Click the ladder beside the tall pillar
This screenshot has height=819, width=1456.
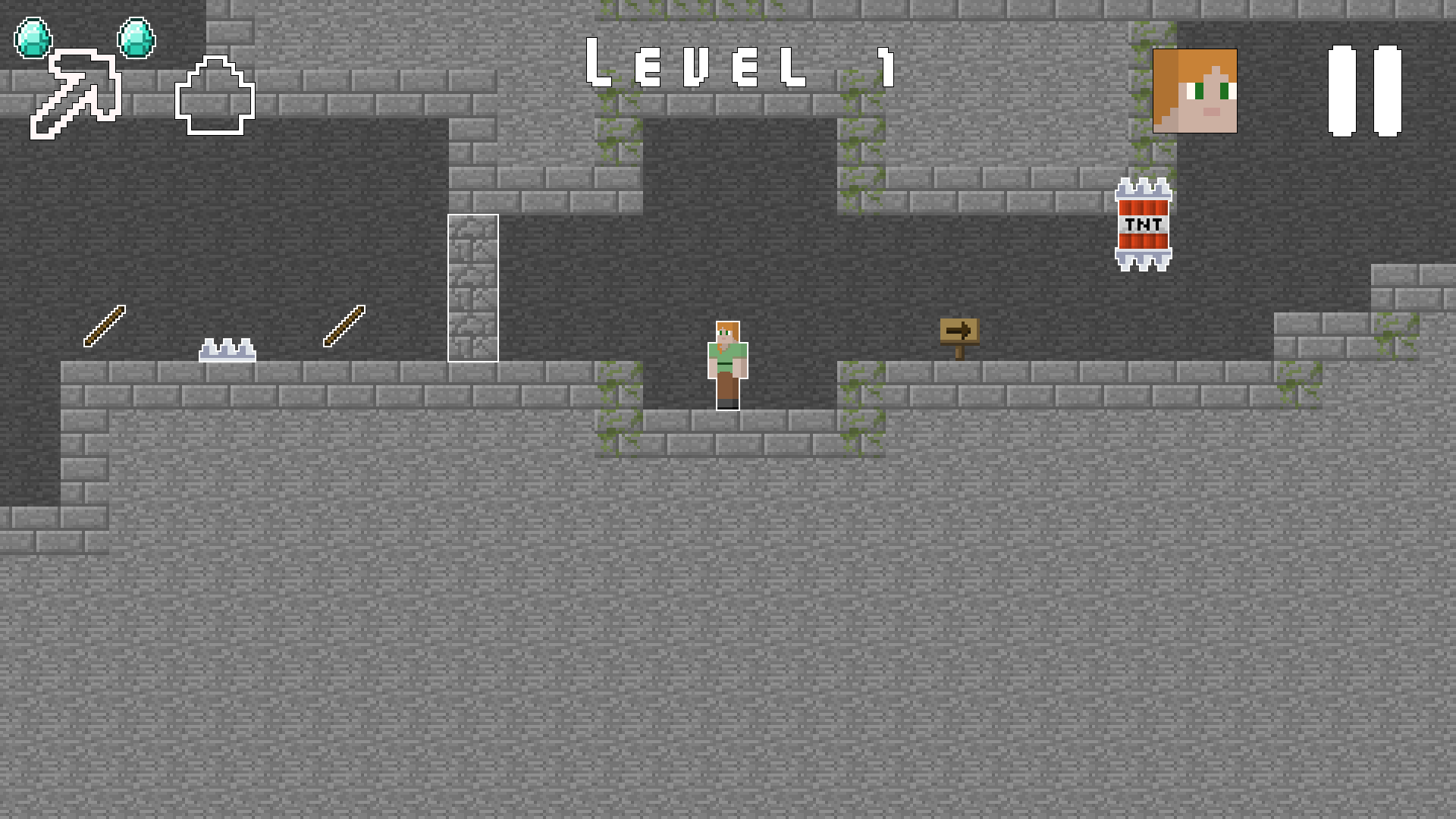click(472, 288)
